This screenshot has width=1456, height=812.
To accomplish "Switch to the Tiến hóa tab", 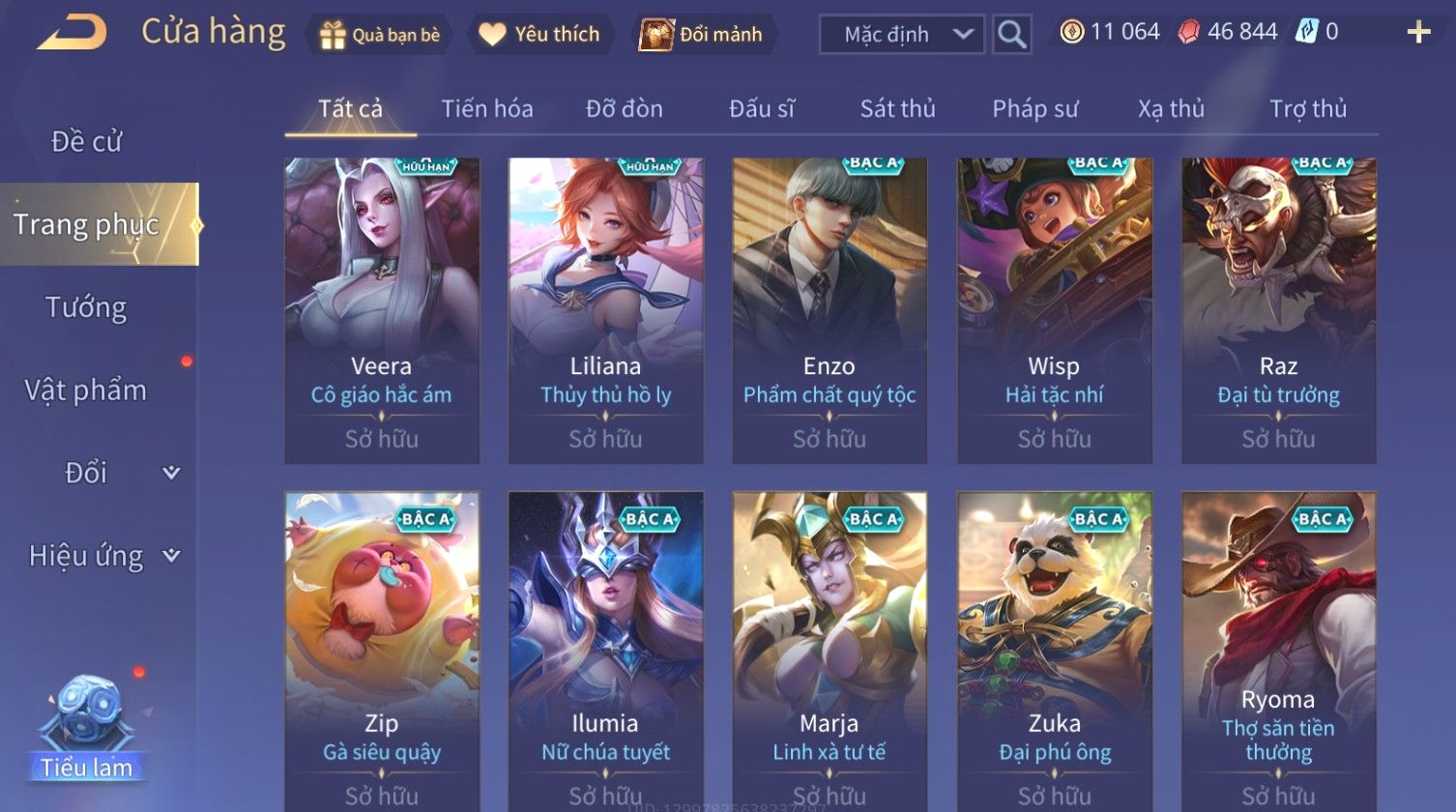I will (x=487, y=109).
